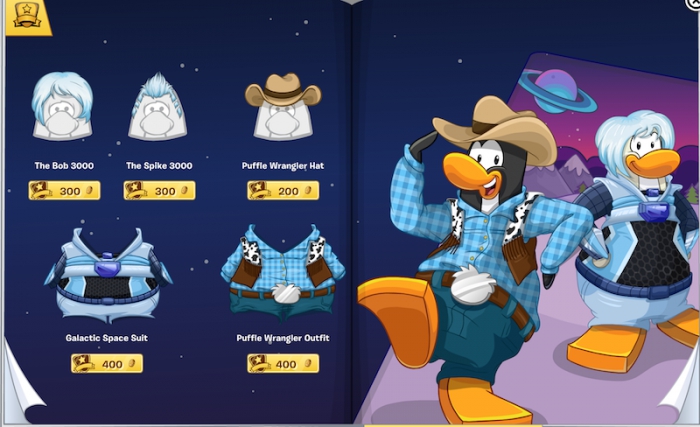
Task: Select the Puffle Wrangler Outfit item
Action: click(283, 273)
